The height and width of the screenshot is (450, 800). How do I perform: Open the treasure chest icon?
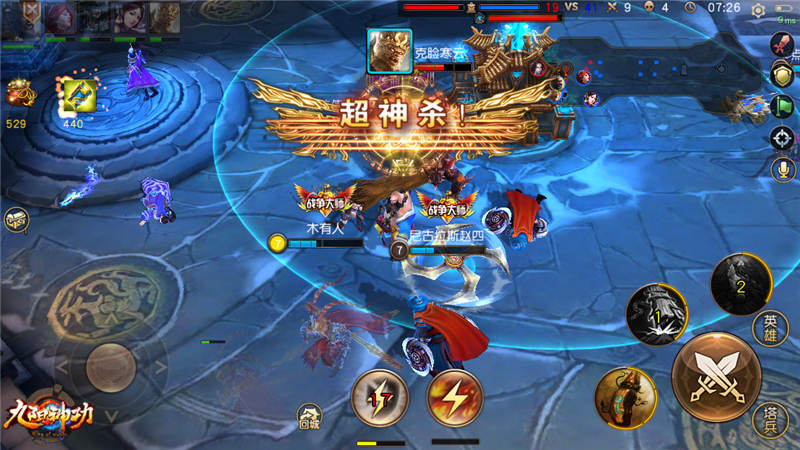pyautogui.click(x=15, y=220)
